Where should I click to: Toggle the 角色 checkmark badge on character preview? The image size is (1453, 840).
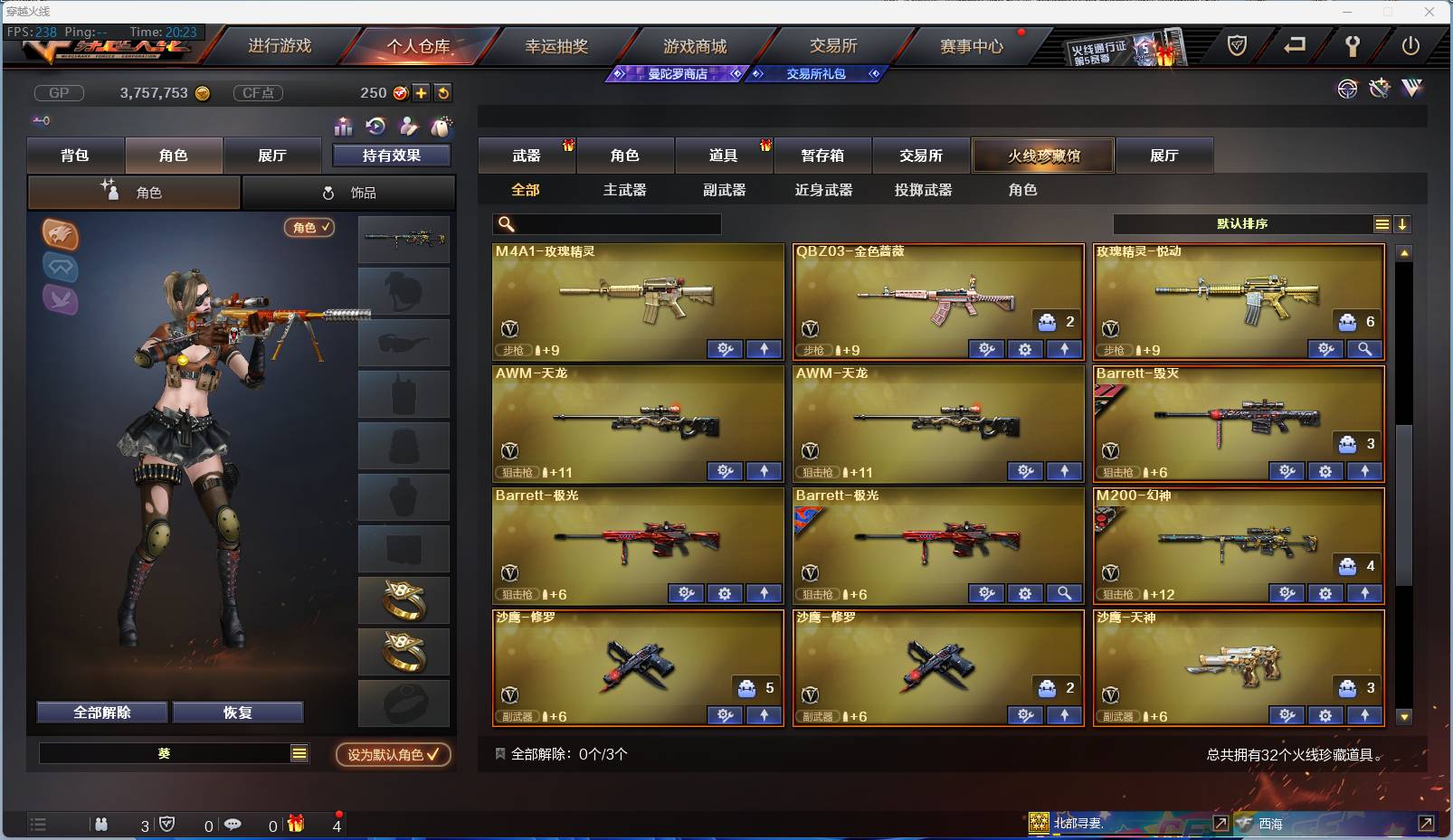[309, 228]
